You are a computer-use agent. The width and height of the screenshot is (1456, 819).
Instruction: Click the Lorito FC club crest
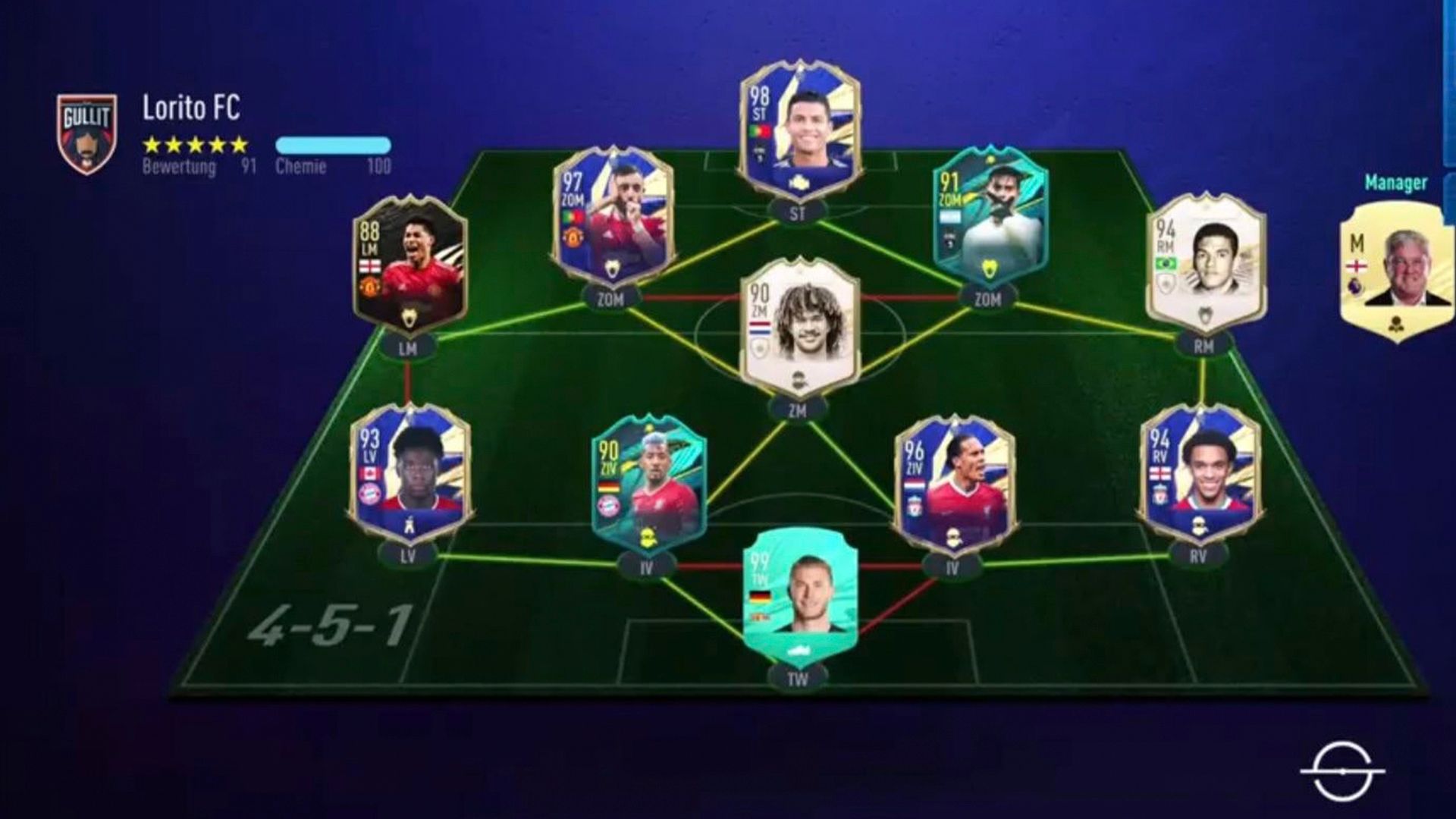pyautogui.click(x=86, y=127)
